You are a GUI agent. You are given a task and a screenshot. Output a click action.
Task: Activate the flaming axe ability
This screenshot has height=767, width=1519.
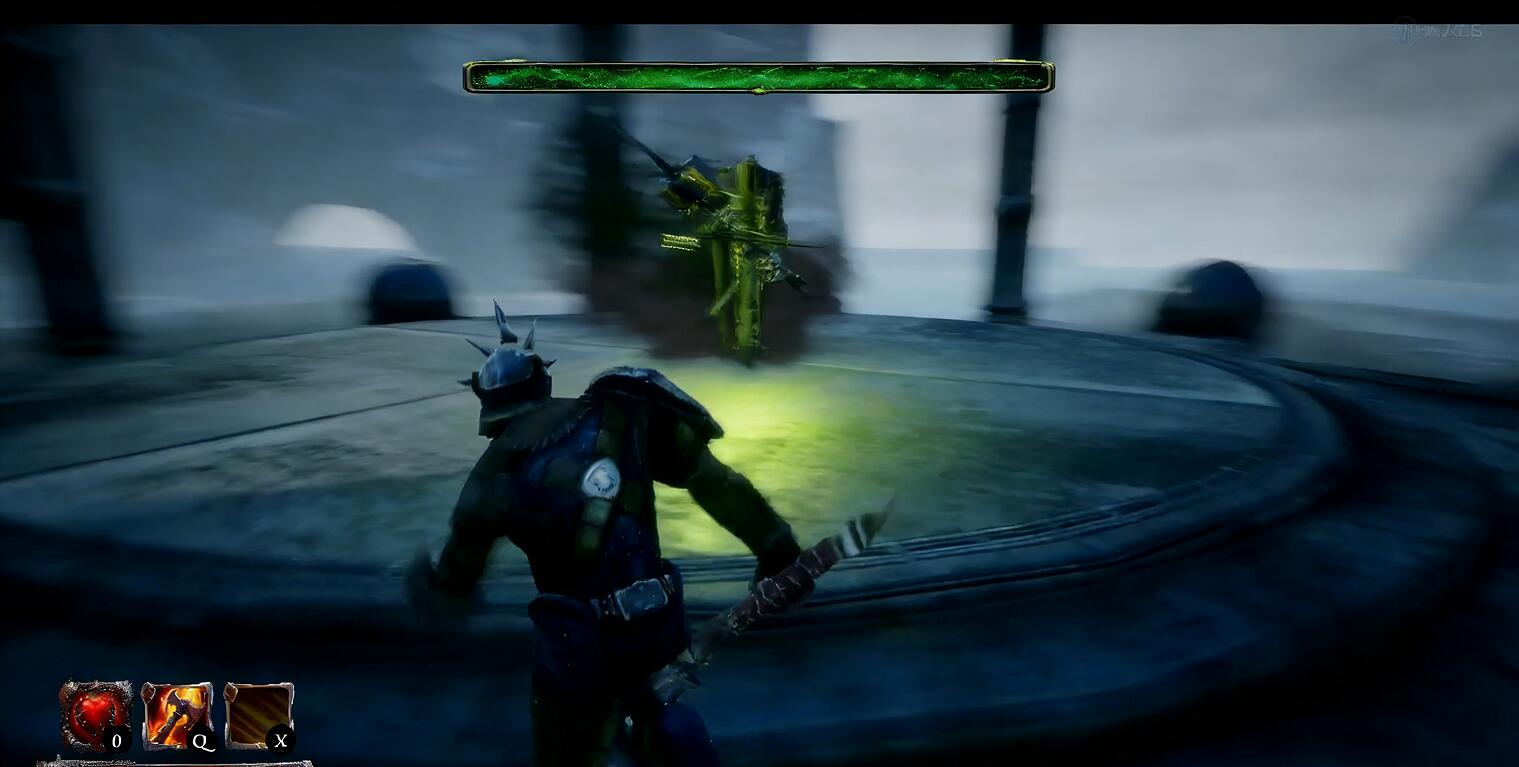pos(176,714)
